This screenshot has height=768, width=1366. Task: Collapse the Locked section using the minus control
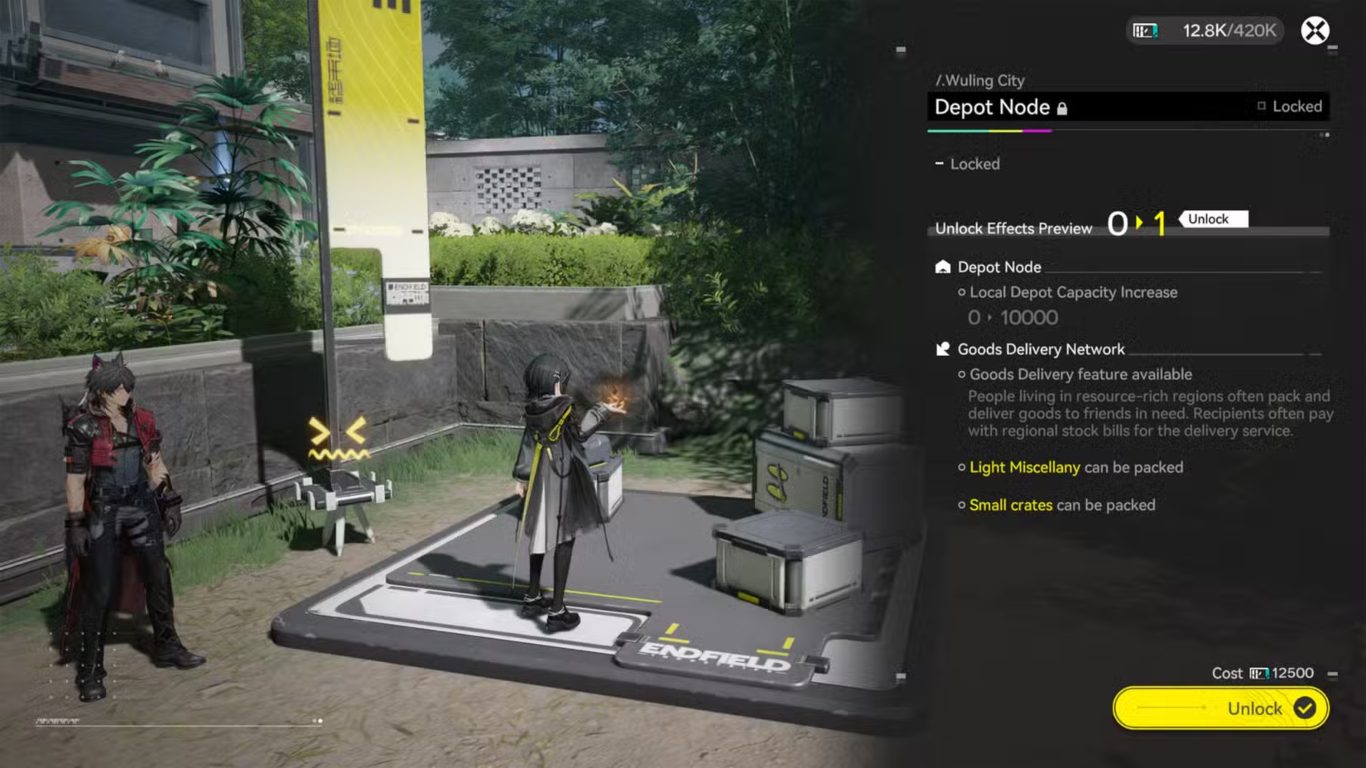[x=939, y=163]
